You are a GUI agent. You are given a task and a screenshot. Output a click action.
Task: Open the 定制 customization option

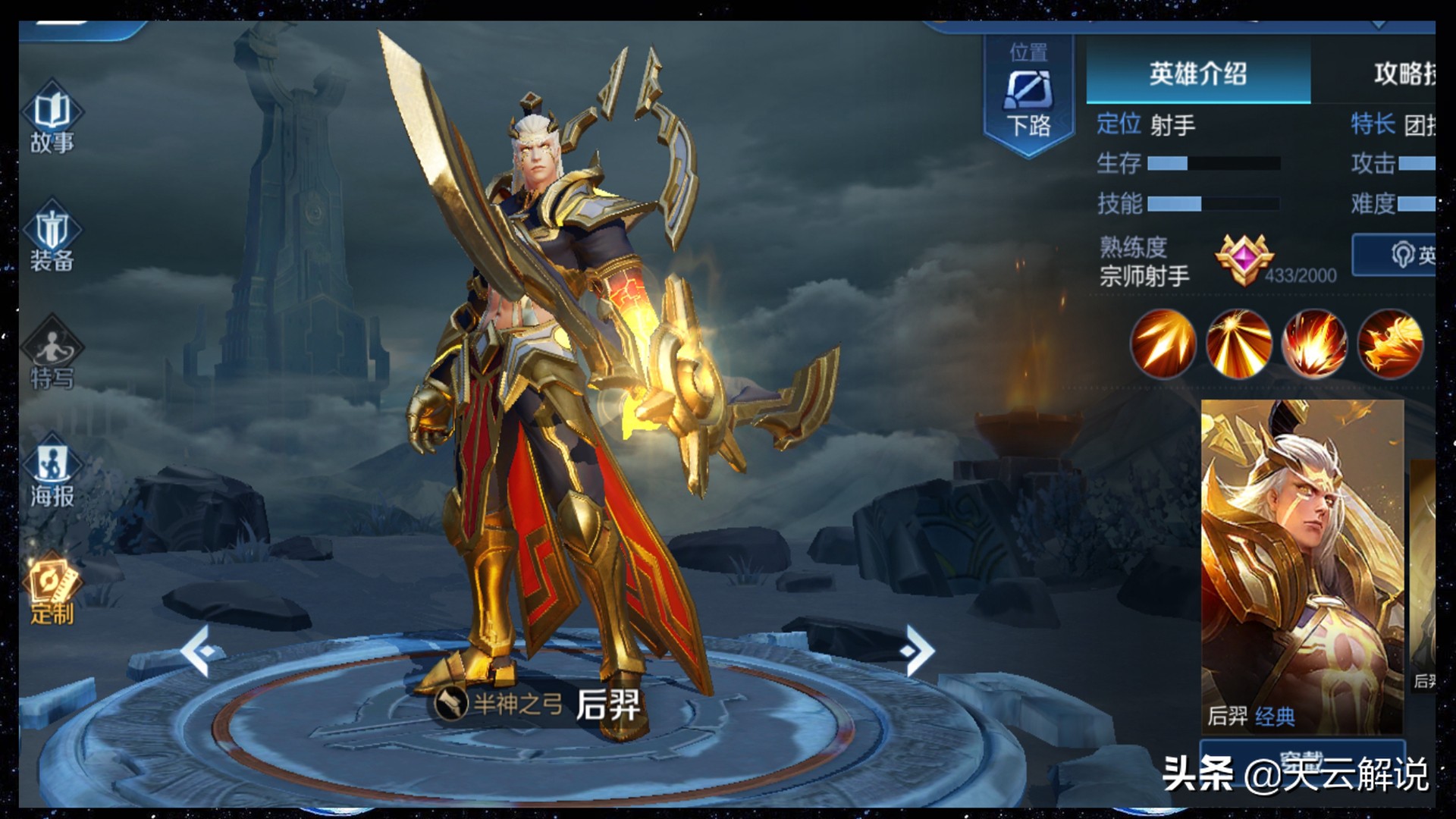tap(52, 590)
